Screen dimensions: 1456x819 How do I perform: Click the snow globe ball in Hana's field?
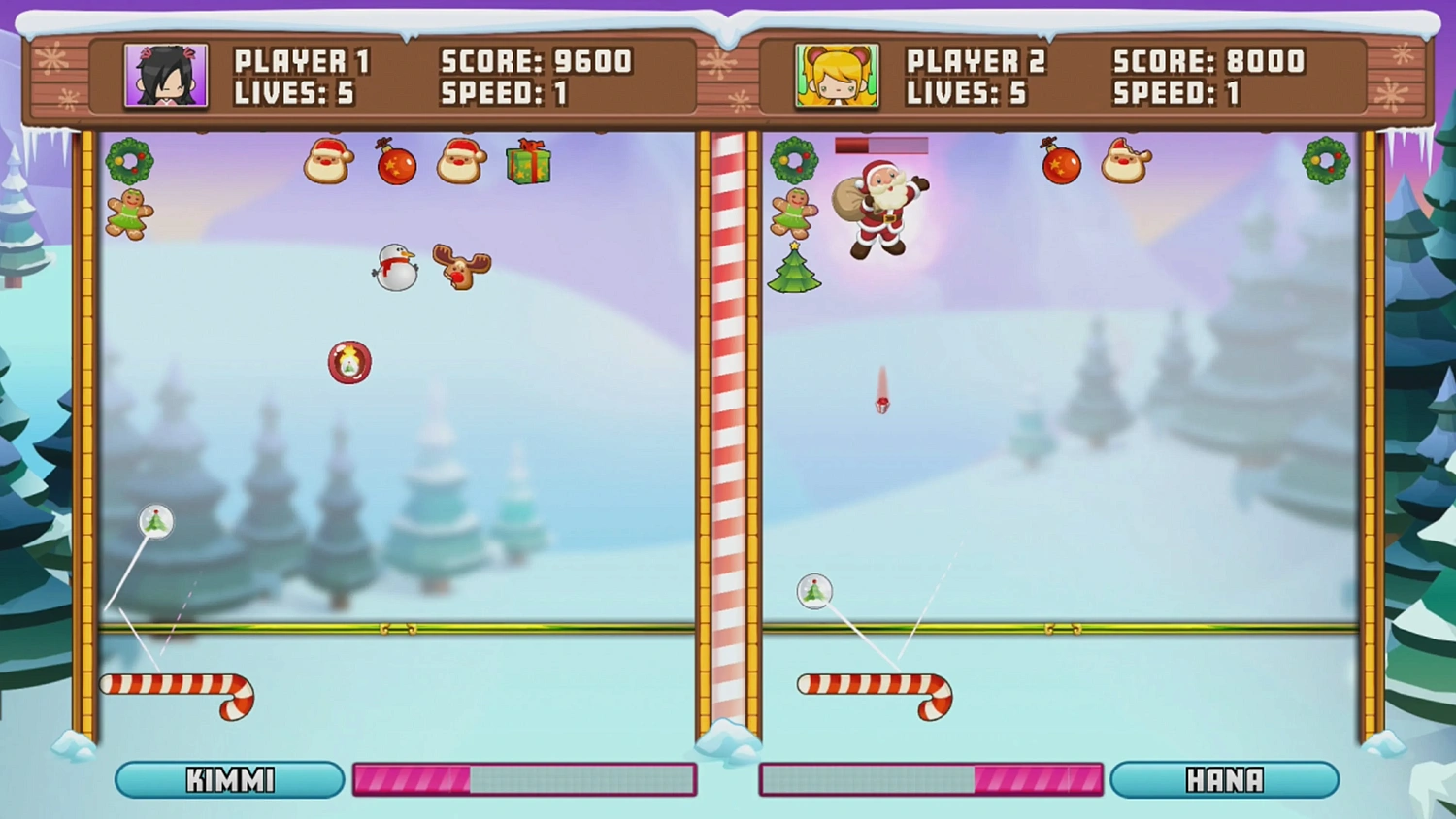pos(814,592)
